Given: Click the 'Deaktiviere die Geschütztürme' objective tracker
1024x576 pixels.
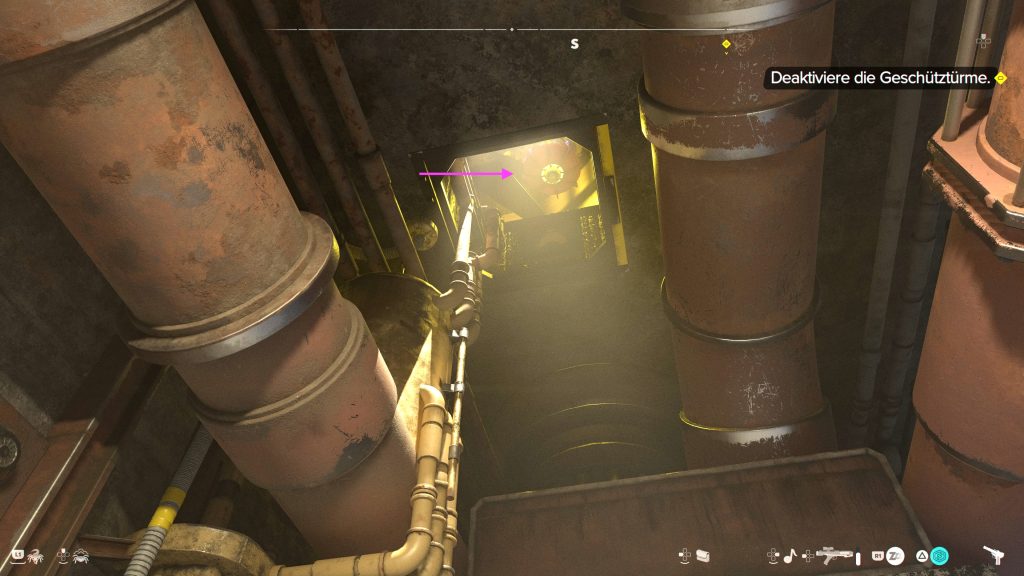Looking at the screenshot, I should coord(880,78).
